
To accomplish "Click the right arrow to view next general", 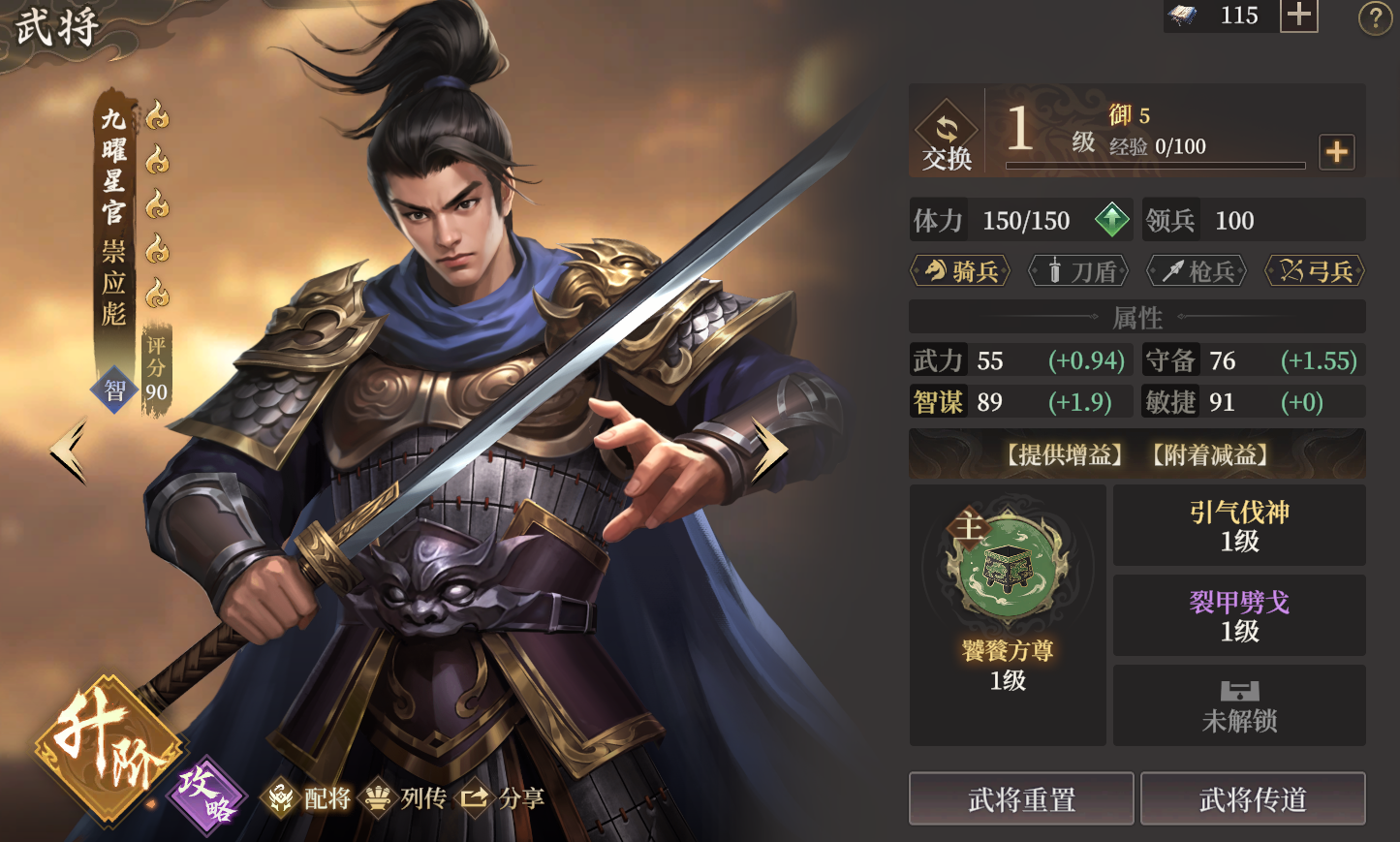I will [x=768, y=450].
